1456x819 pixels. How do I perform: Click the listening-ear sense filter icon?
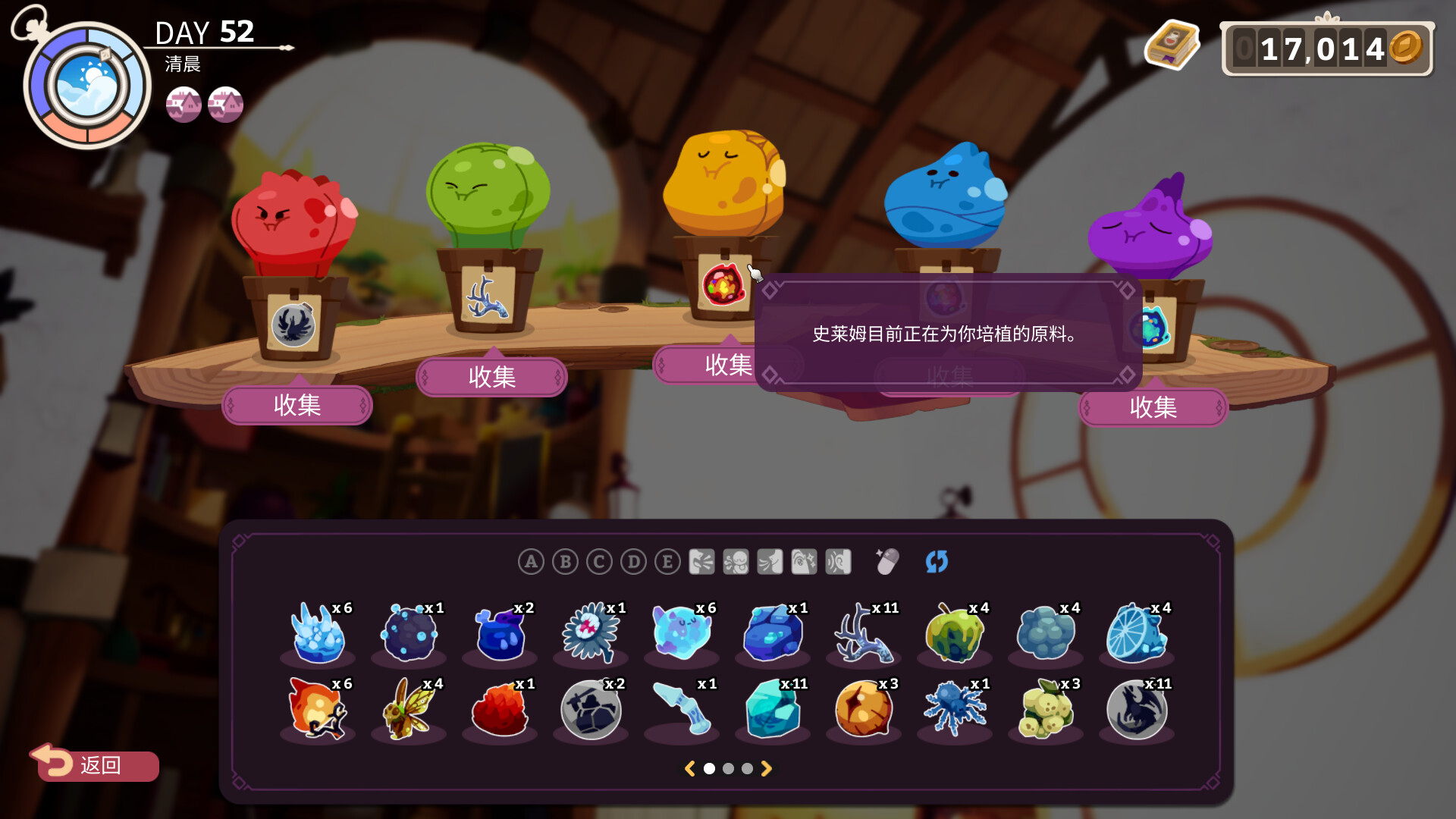coord(839,562)
